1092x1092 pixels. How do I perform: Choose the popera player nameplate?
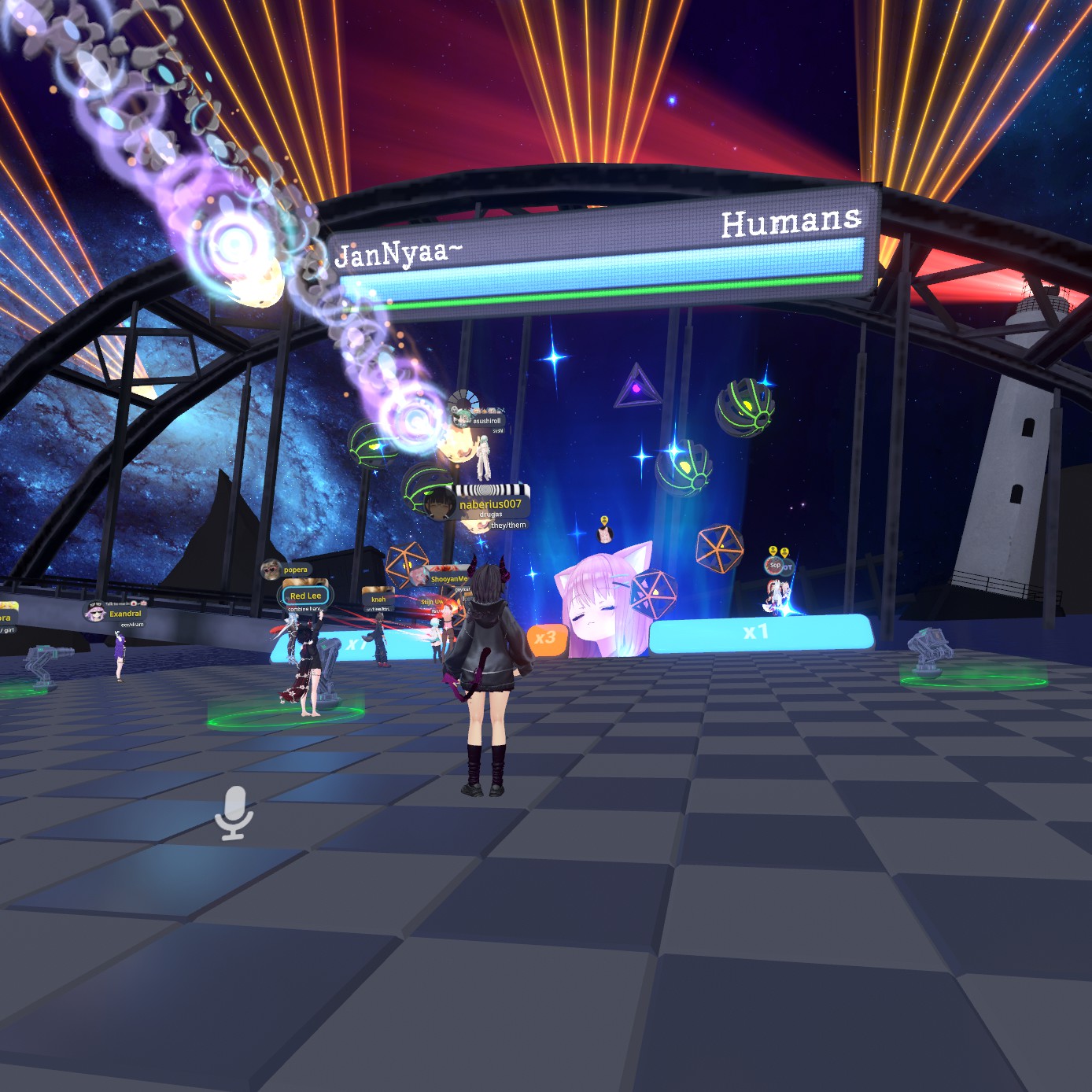(295, 570)
